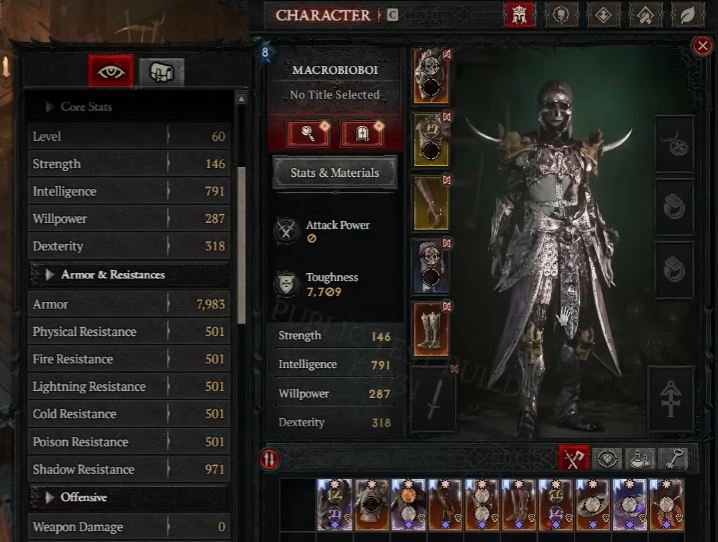The height and width of the screenshot is (542, 718).
Task: Collapse the Offensive stats section
Action: point(50,497)
